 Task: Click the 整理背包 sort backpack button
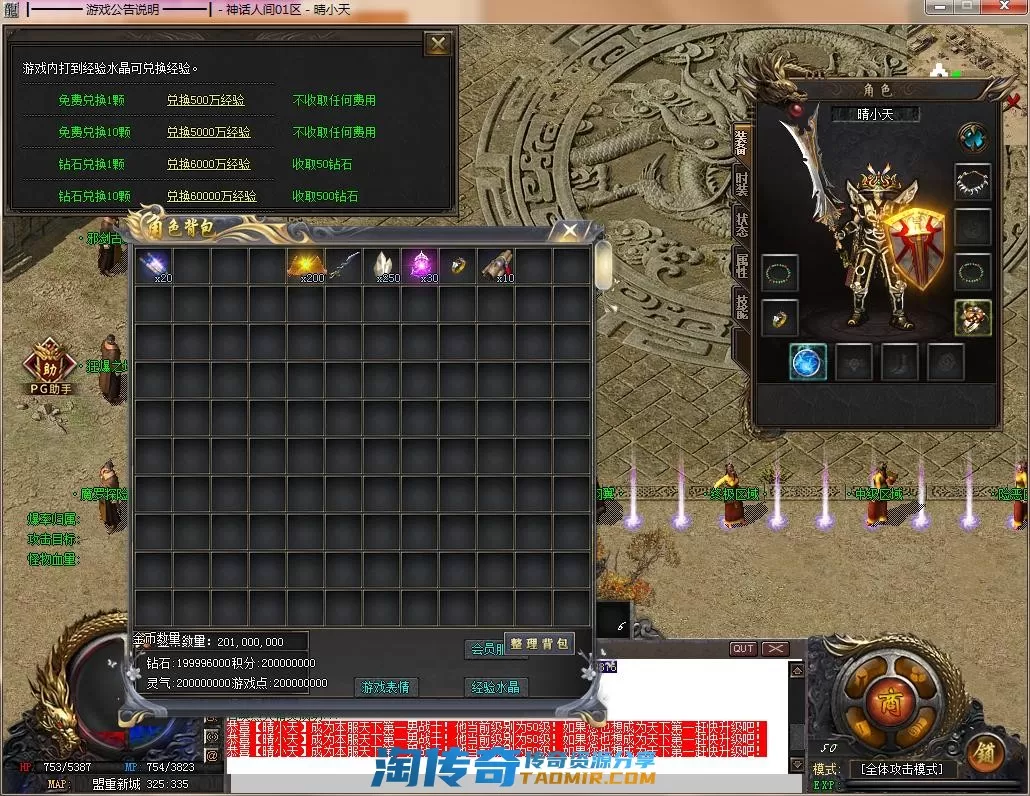point(539,644)
